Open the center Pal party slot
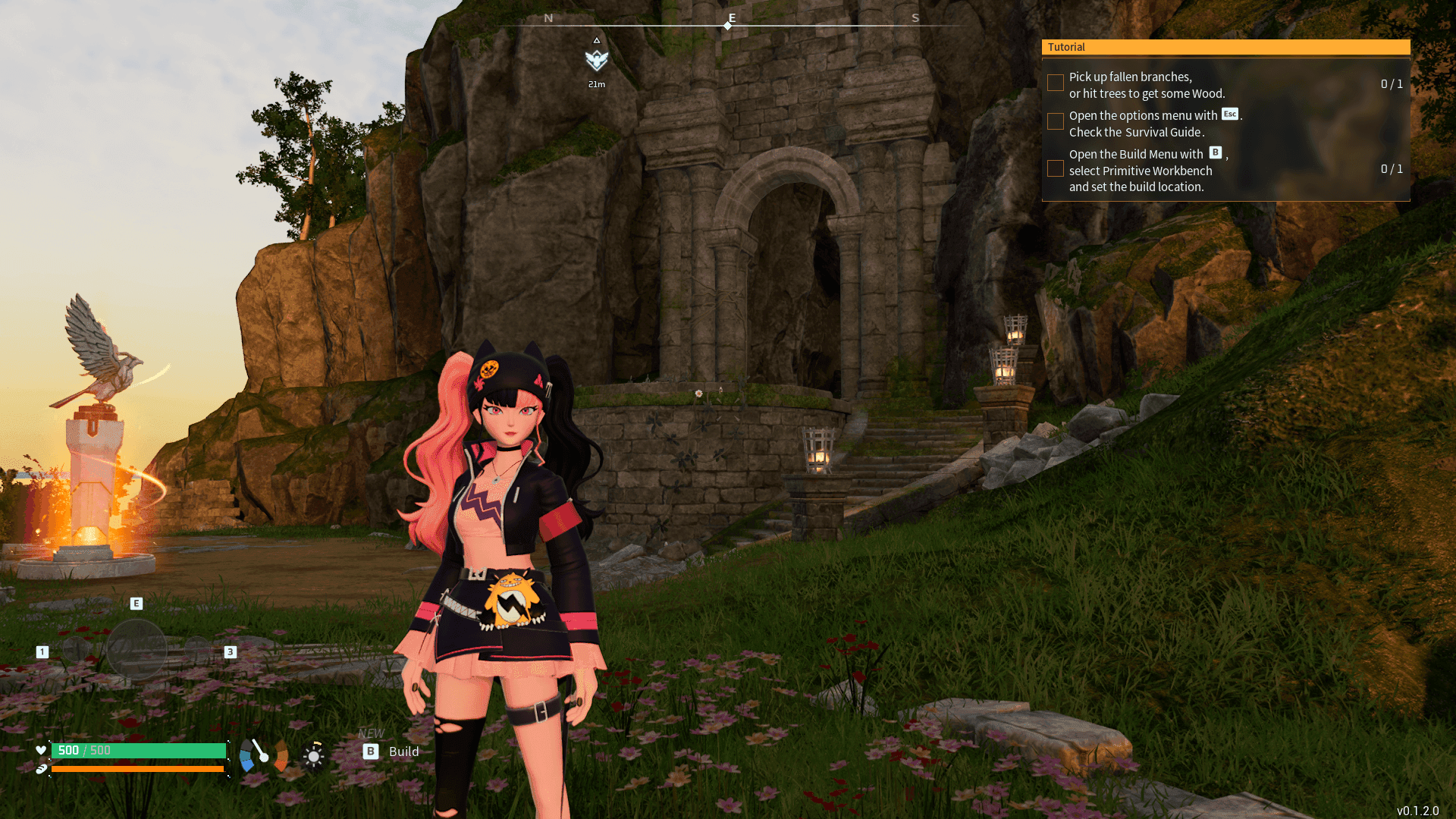 [138, 648]
